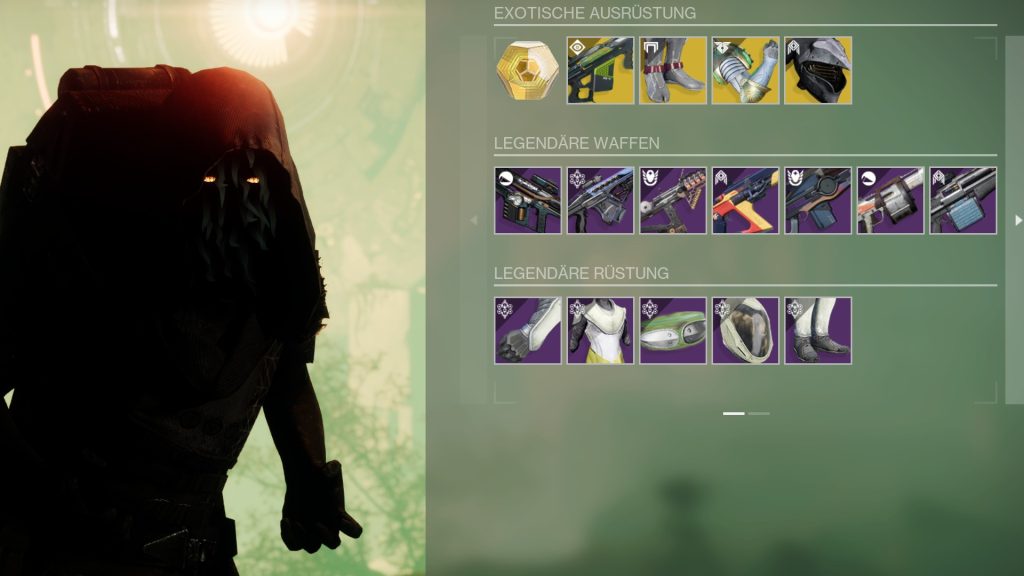Choose the legendary white leg armor
The image size is (1024, 576).
click(818, 330)
